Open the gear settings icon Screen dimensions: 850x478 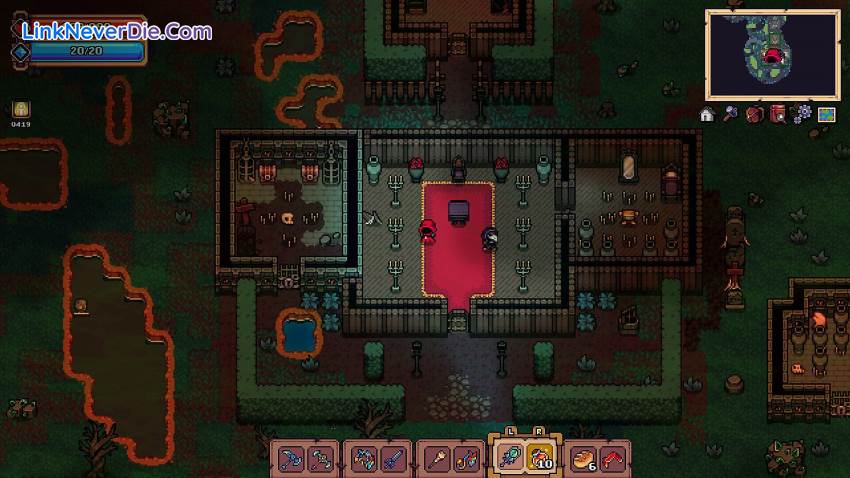803,114
